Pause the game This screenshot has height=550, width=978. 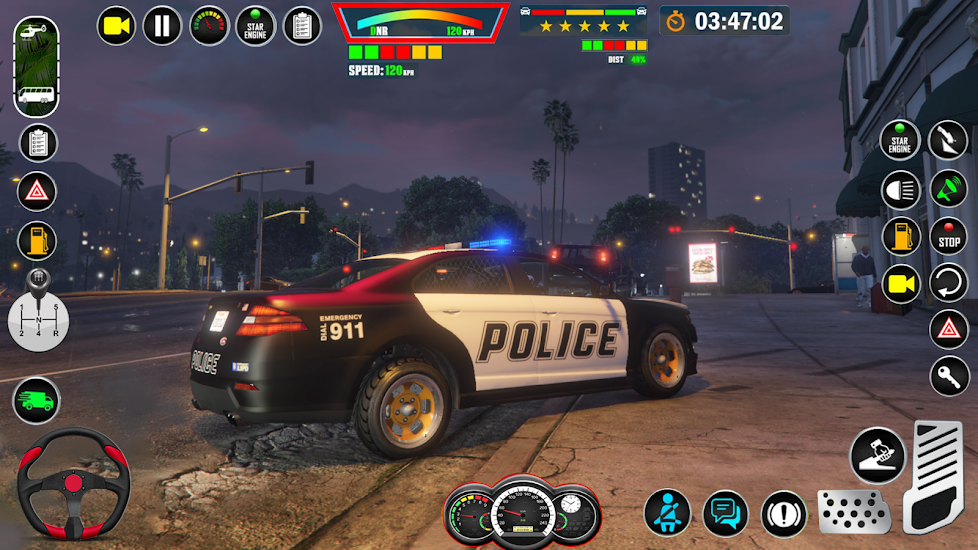[x=162, y=25]
